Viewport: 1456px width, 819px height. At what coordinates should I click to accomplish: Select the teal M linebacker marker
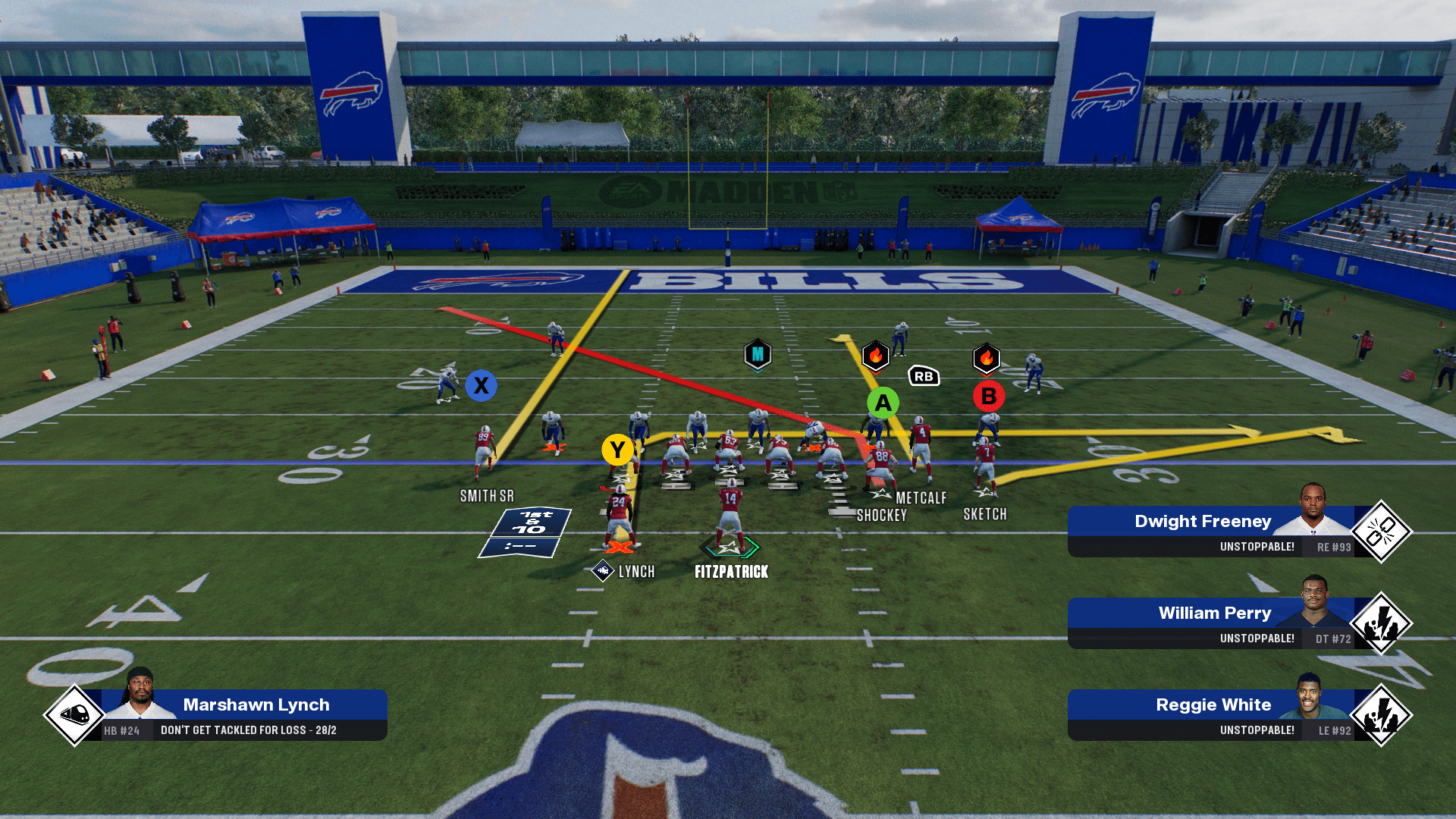click(x=758, y=354)
